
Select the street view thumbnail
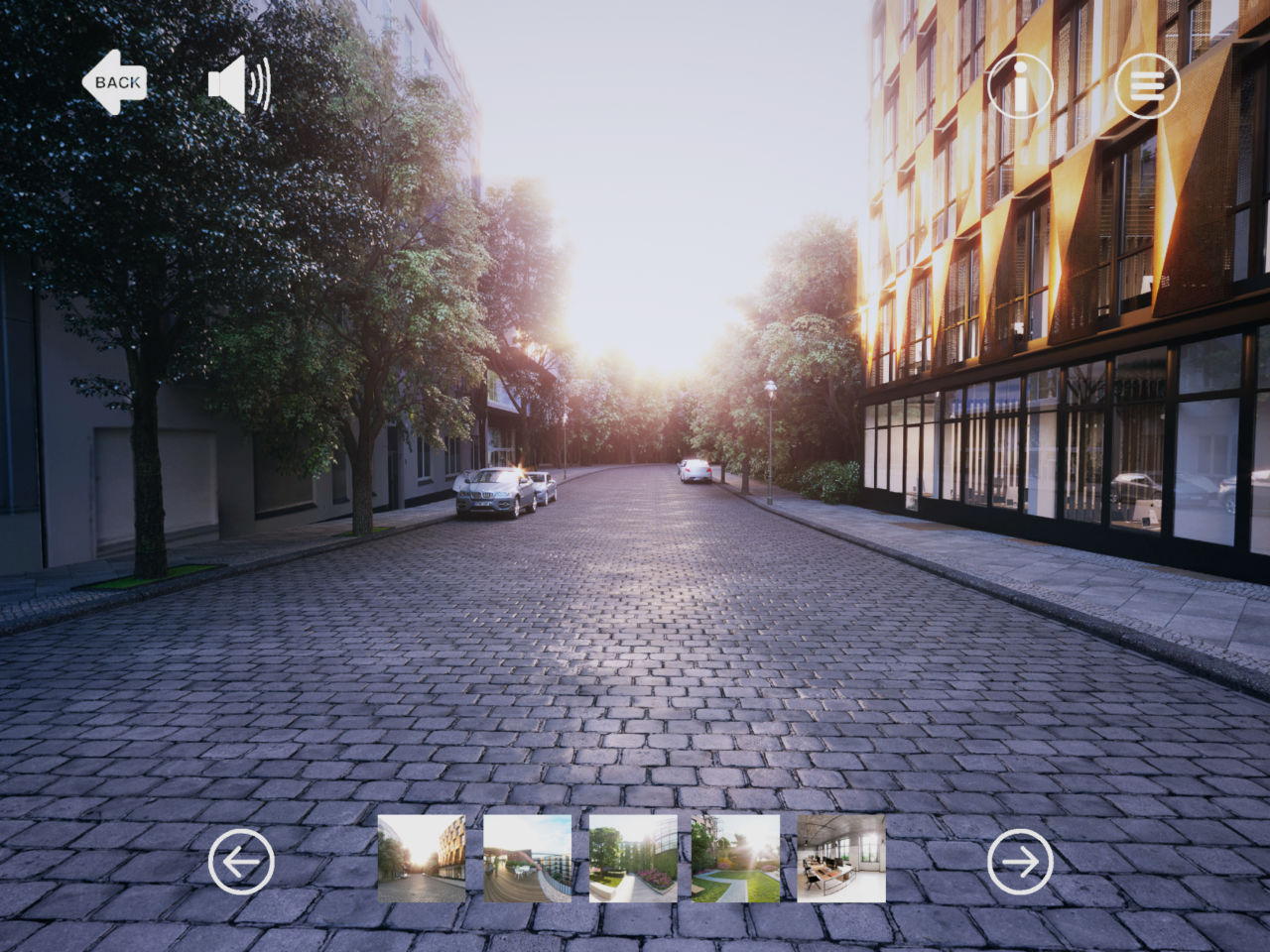click(x=422, y=859)
